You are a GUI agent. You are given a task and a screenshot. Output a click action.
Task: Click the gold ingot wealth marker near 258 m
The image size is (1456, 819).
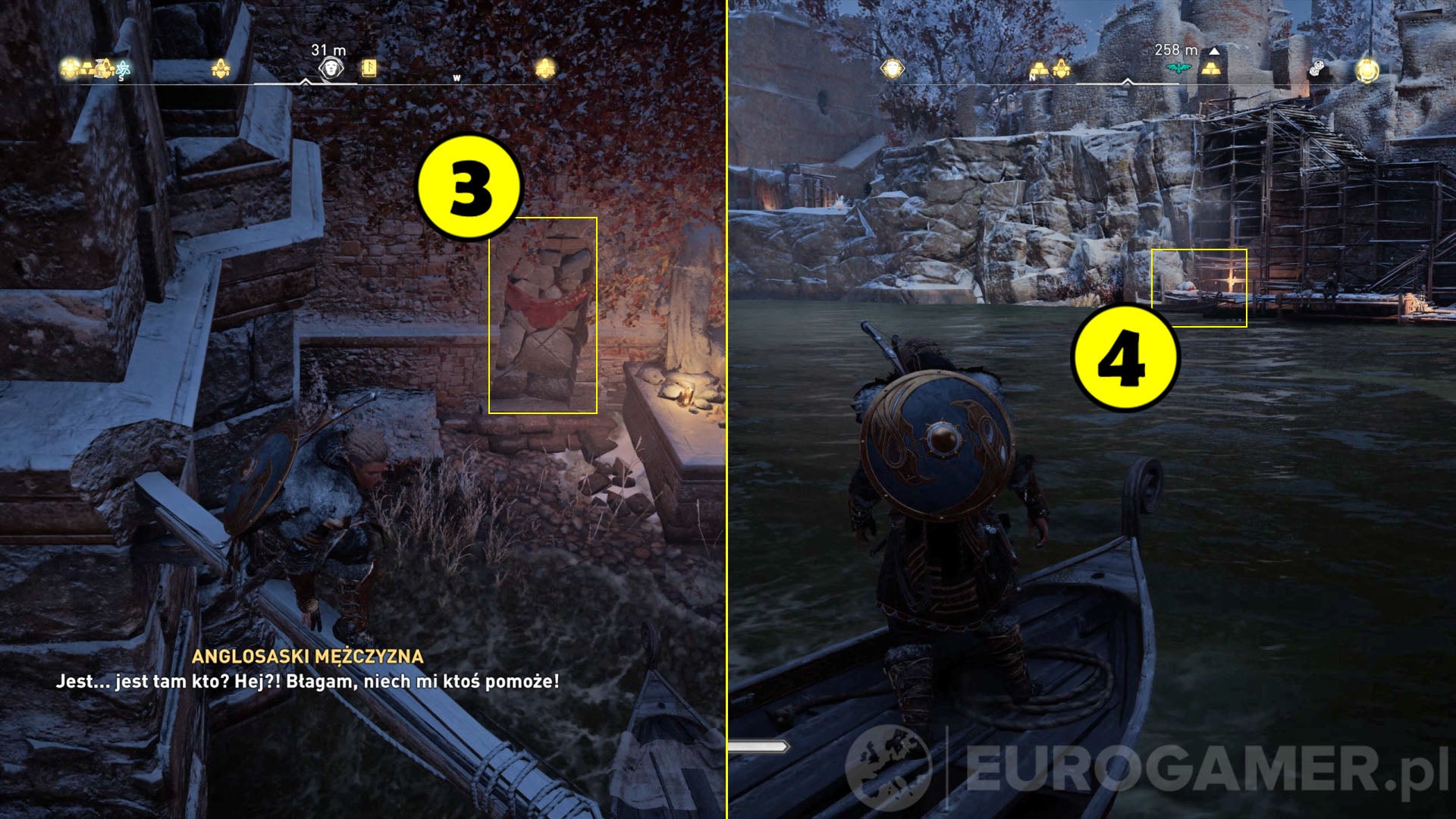coord(1210,69)
